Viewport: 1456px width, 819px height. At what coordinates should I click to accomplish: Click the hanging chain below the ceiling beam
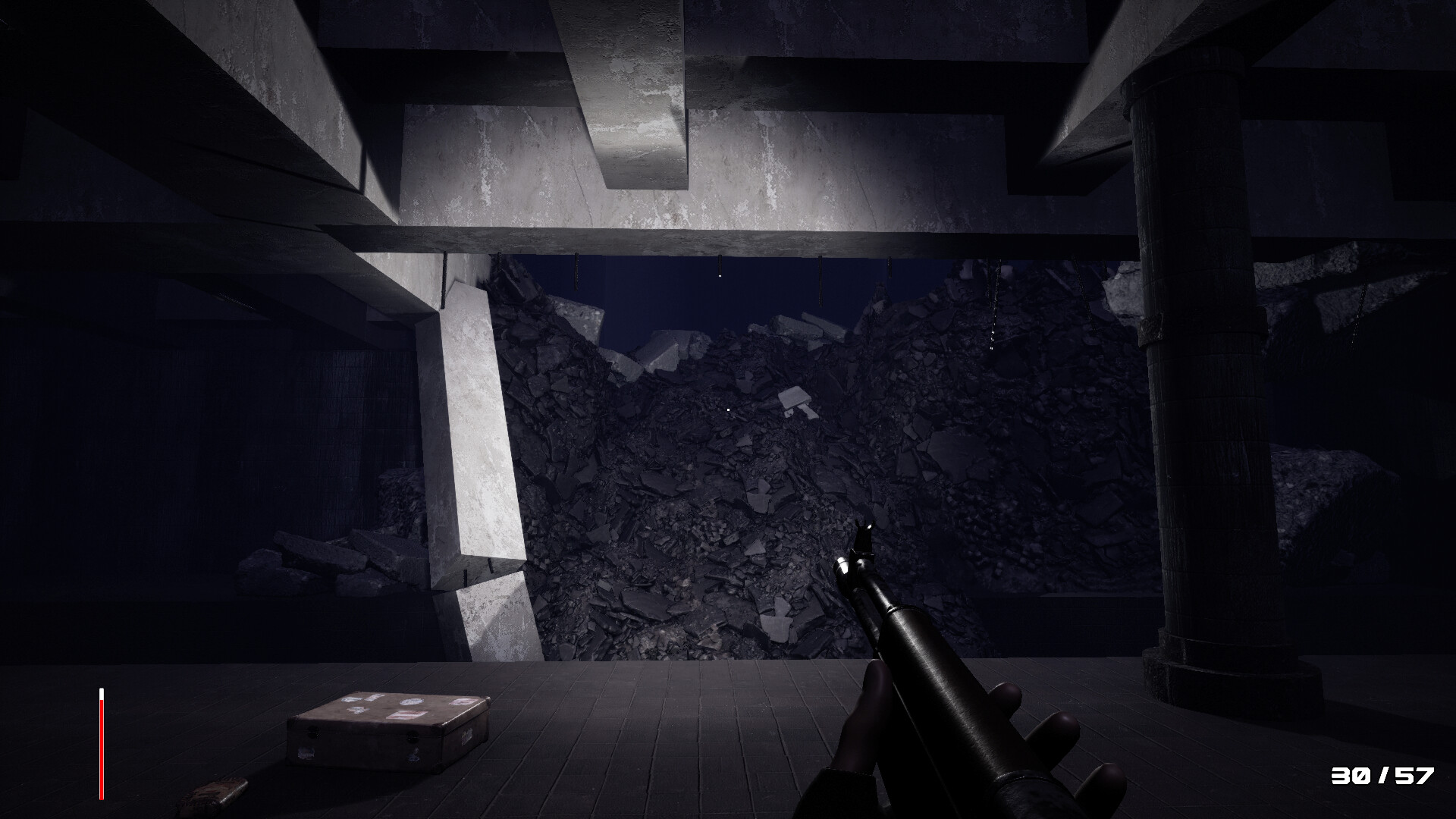994,303
